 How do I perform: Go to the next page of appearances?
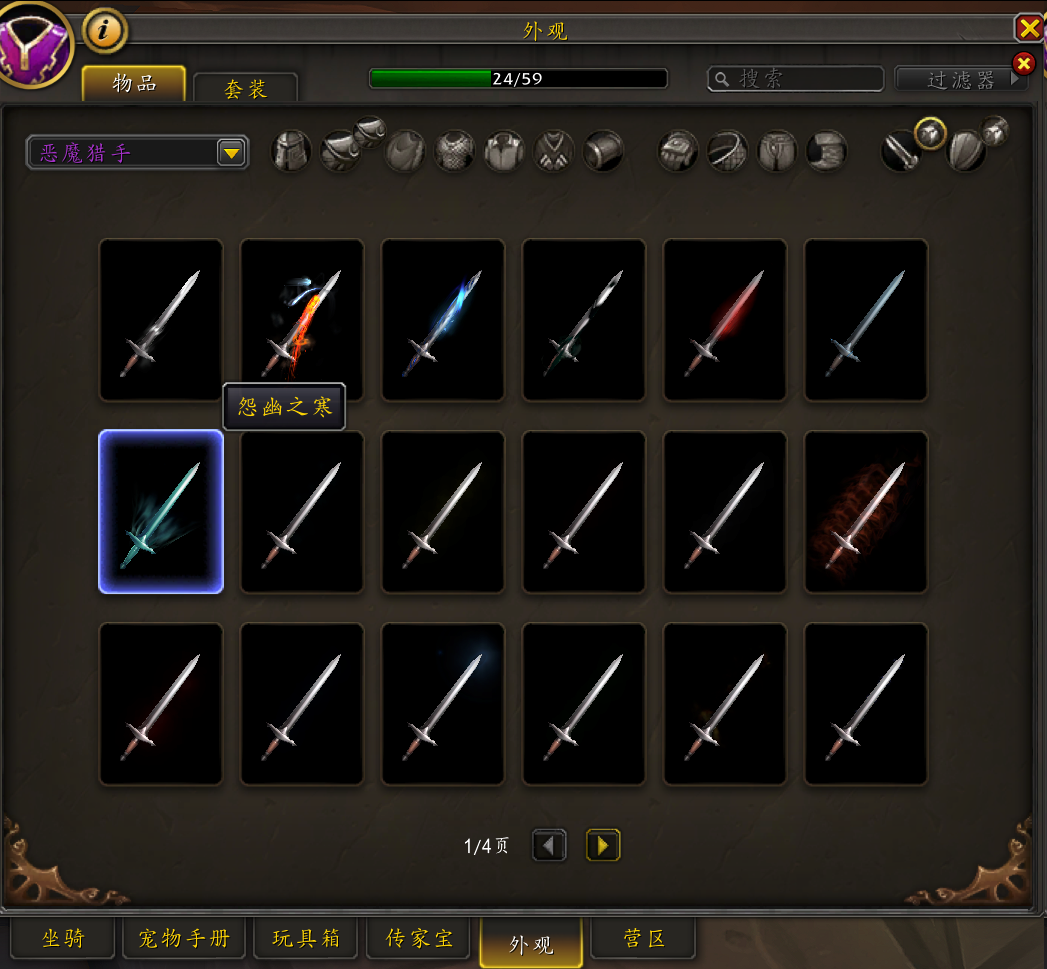603,846
